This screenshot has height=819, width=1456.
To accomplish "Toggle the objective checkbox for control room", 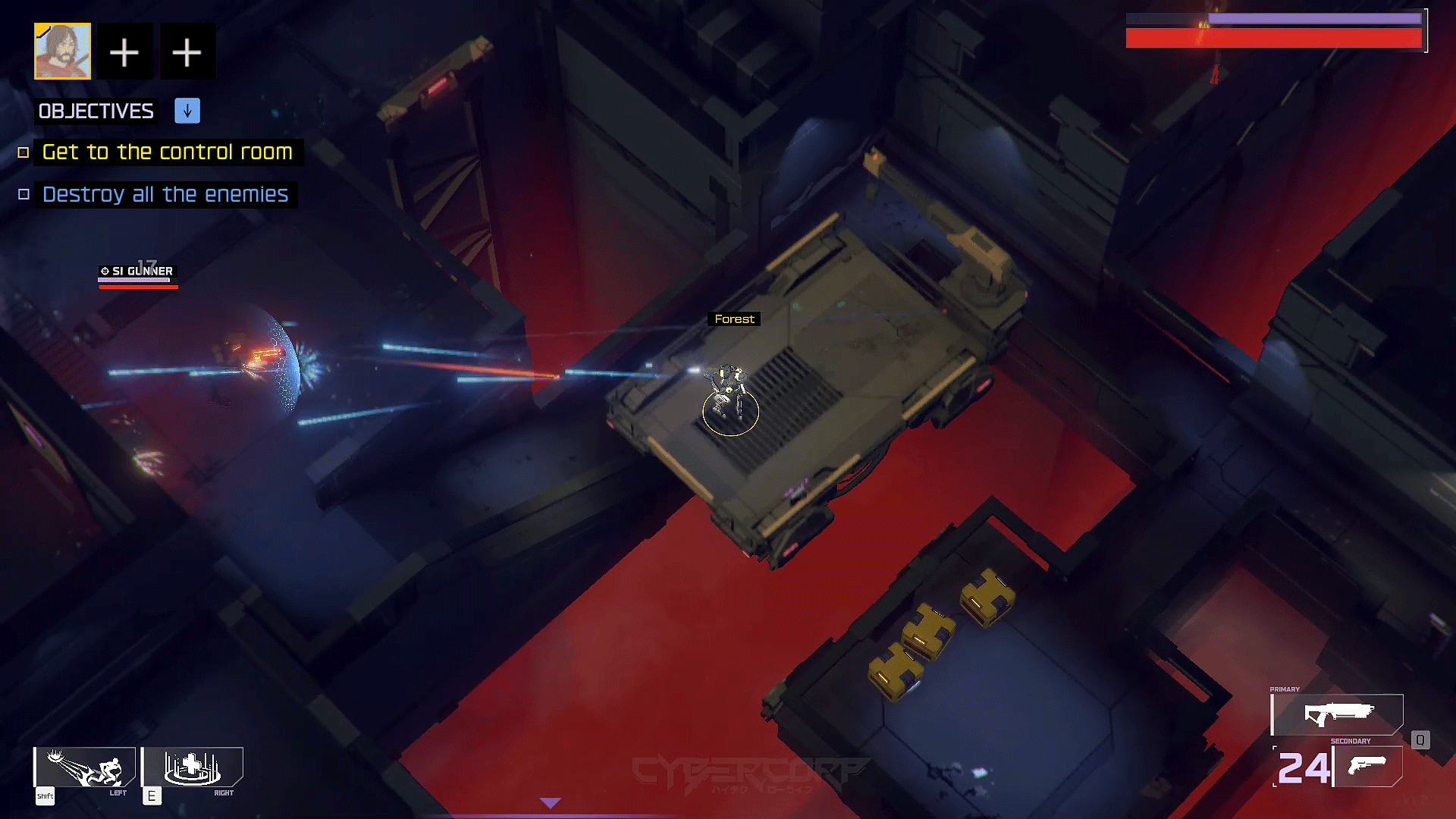I will click(x=22, y=152).
